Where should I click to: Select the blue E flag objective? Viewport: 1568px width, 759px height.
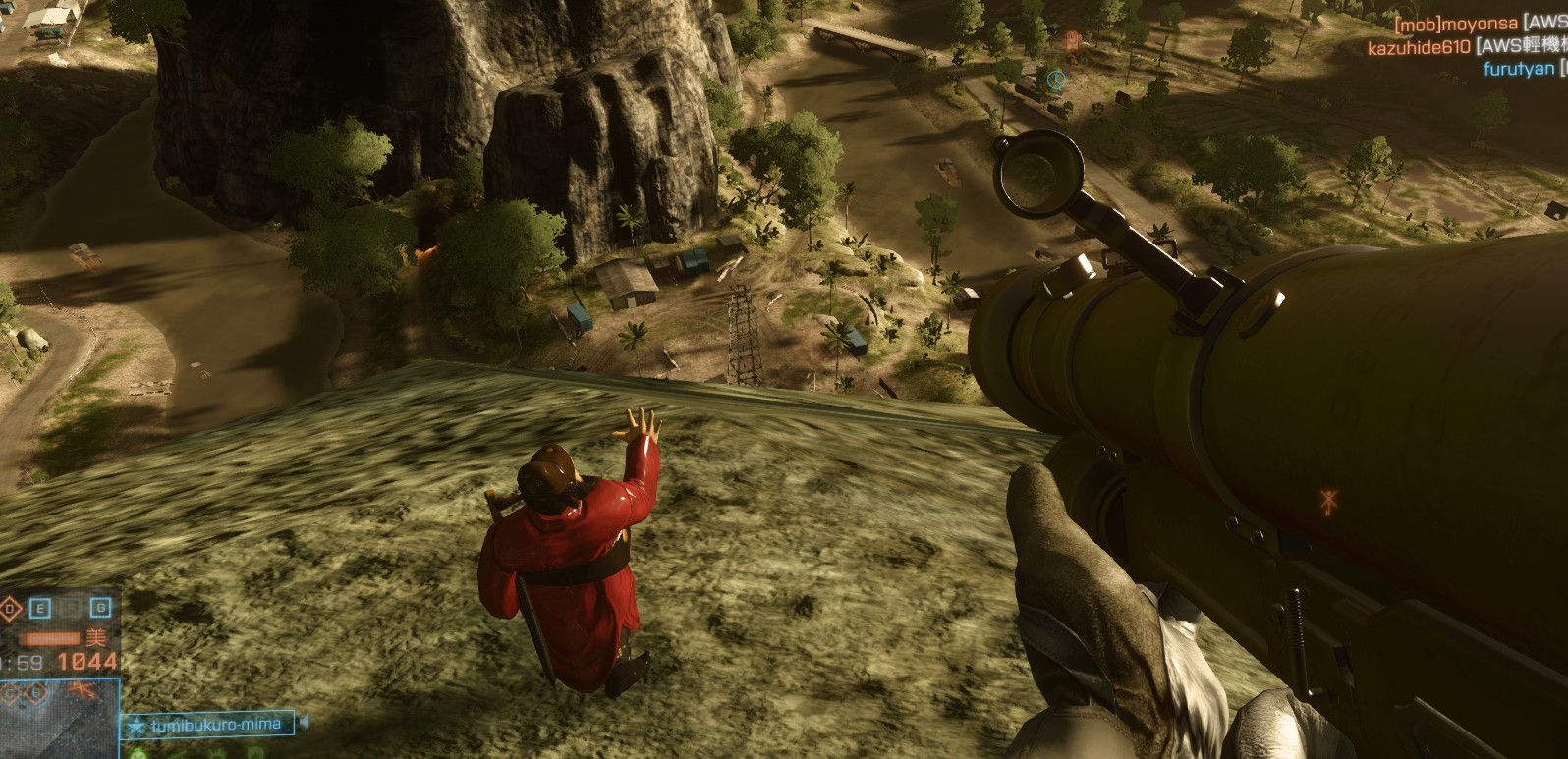(41, 609)
